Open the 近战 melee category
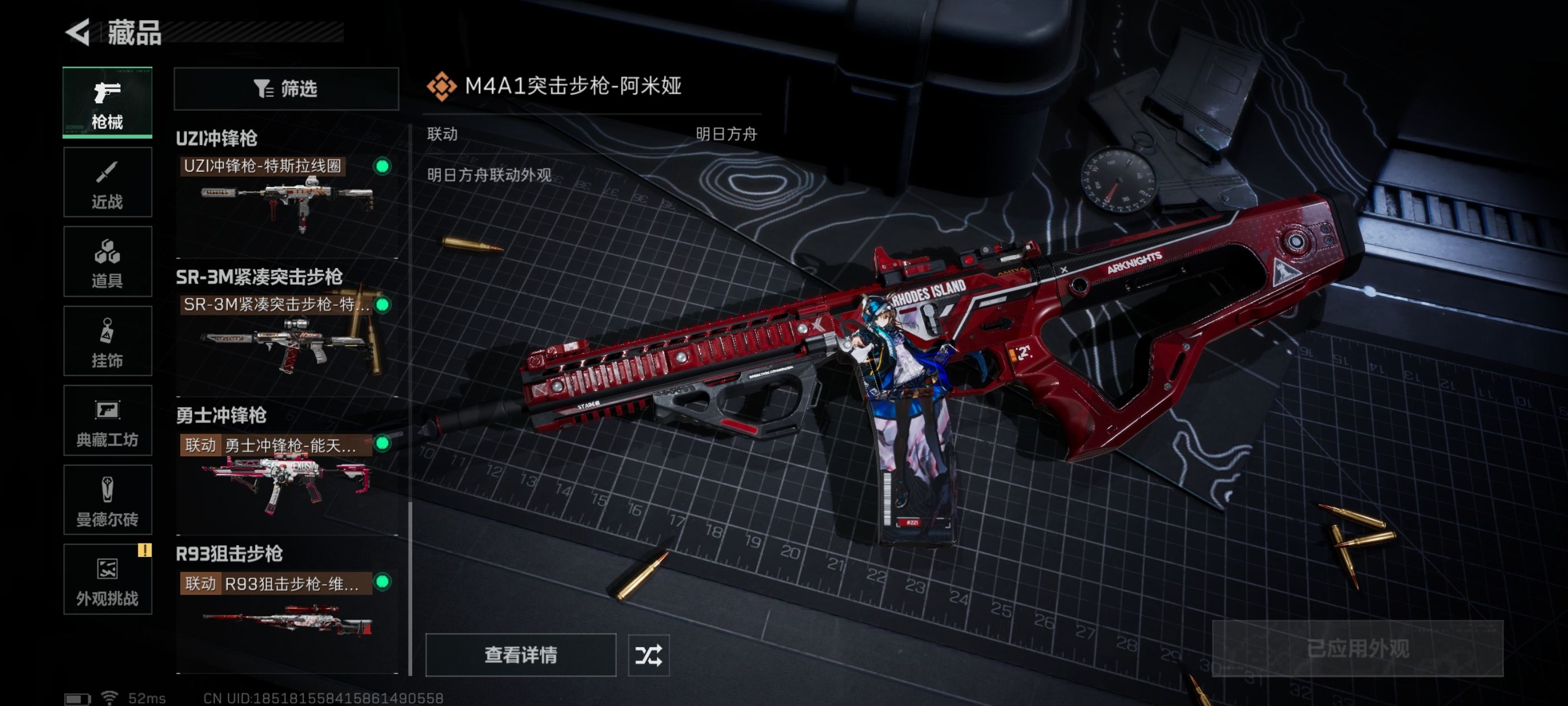The height and width of the screenshot is (706, 1568). click(x=107, y=182)
